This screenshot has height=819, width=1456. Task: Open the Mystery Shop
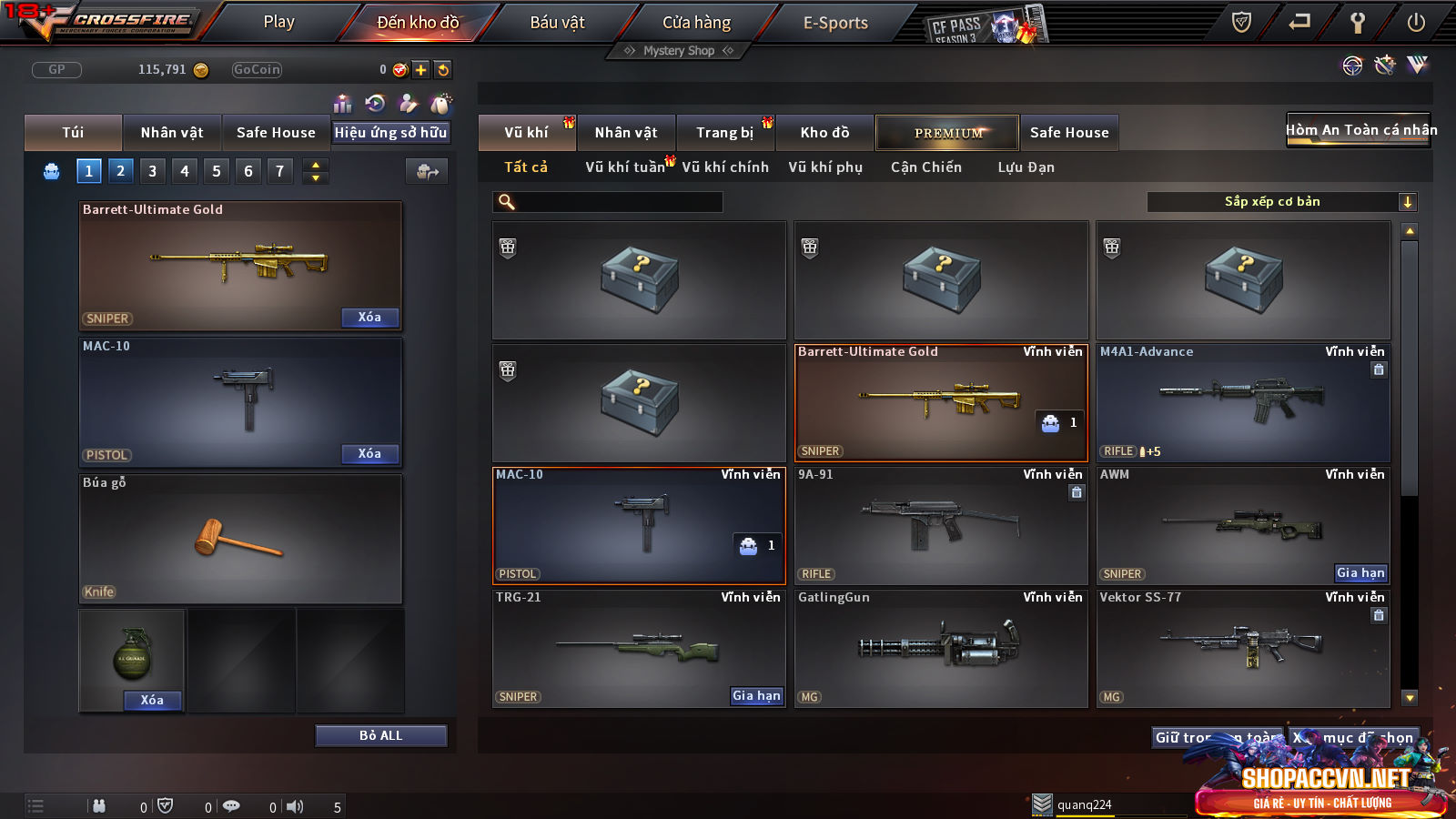pyautogui.click(x=678, y=51)
